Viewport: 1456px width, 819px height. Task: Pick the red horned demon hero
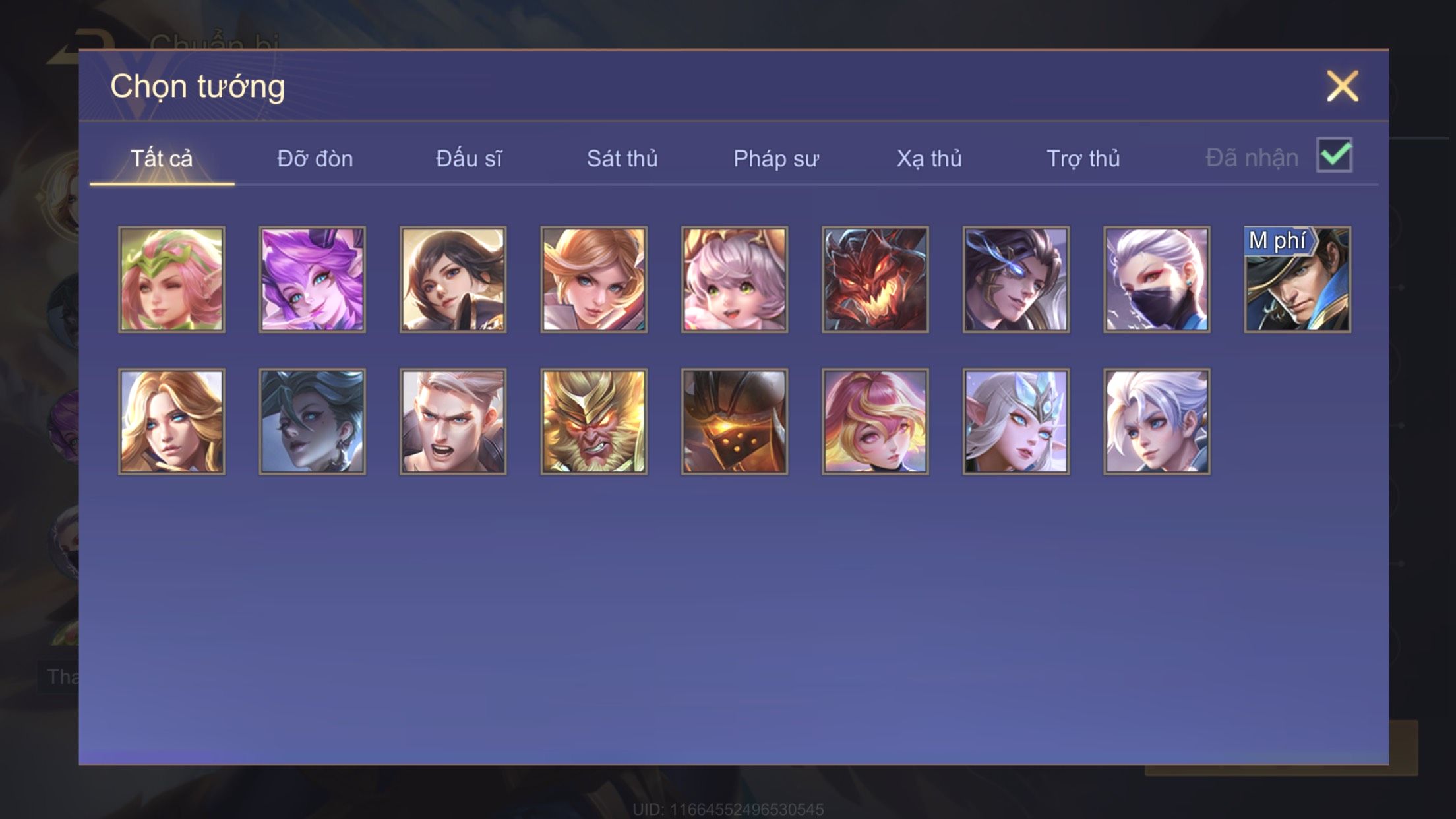[x=875, y=280]
